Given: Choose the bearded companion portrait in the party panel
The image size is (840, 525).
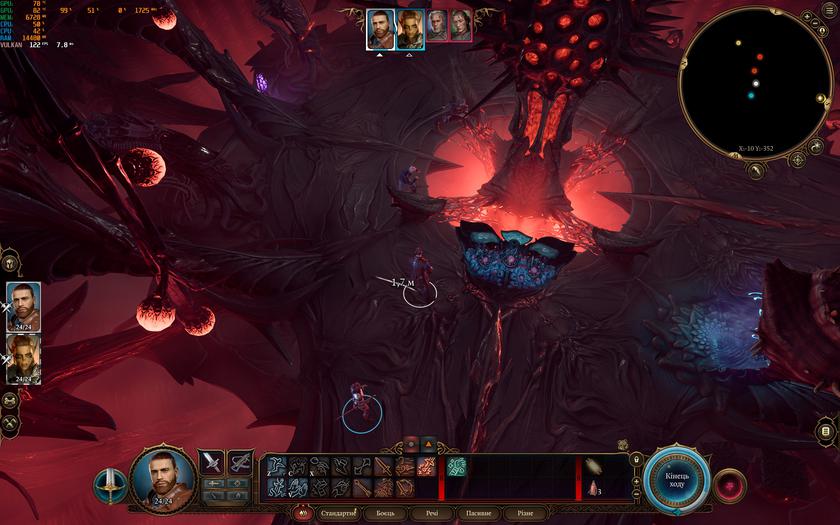Looking at the screenshot, I should pos(23,305).
